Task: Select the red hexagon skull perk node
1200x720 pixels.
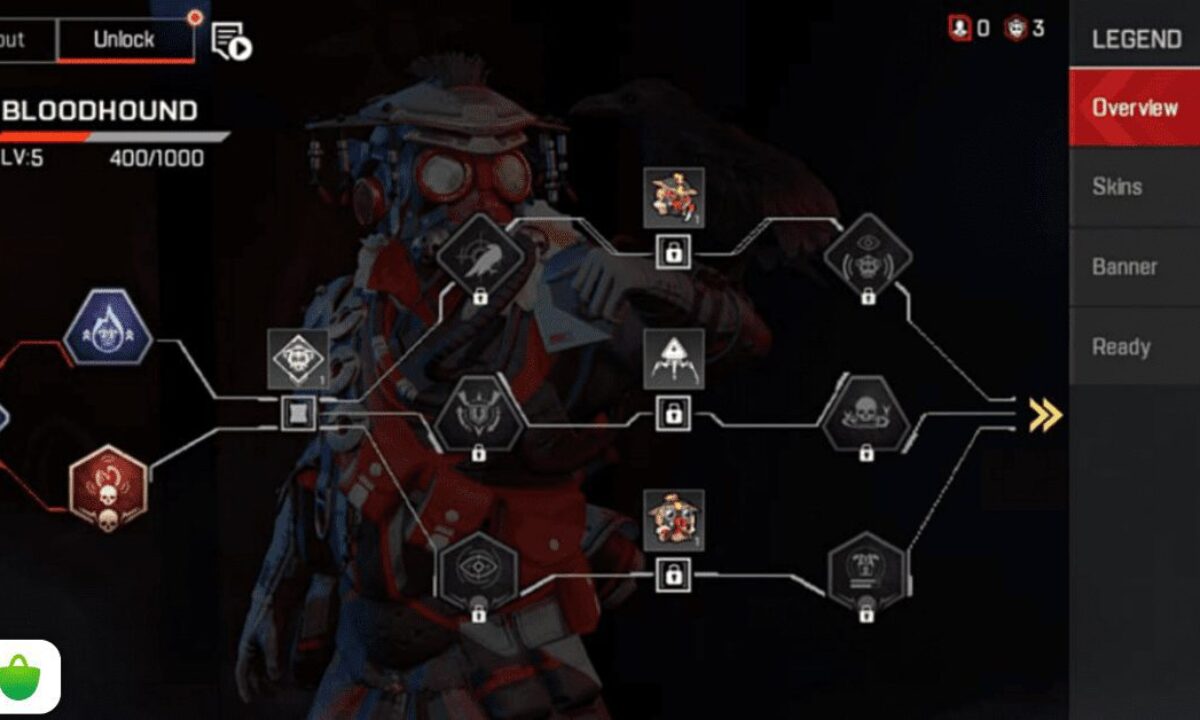Action: click(x=108, y=489)
